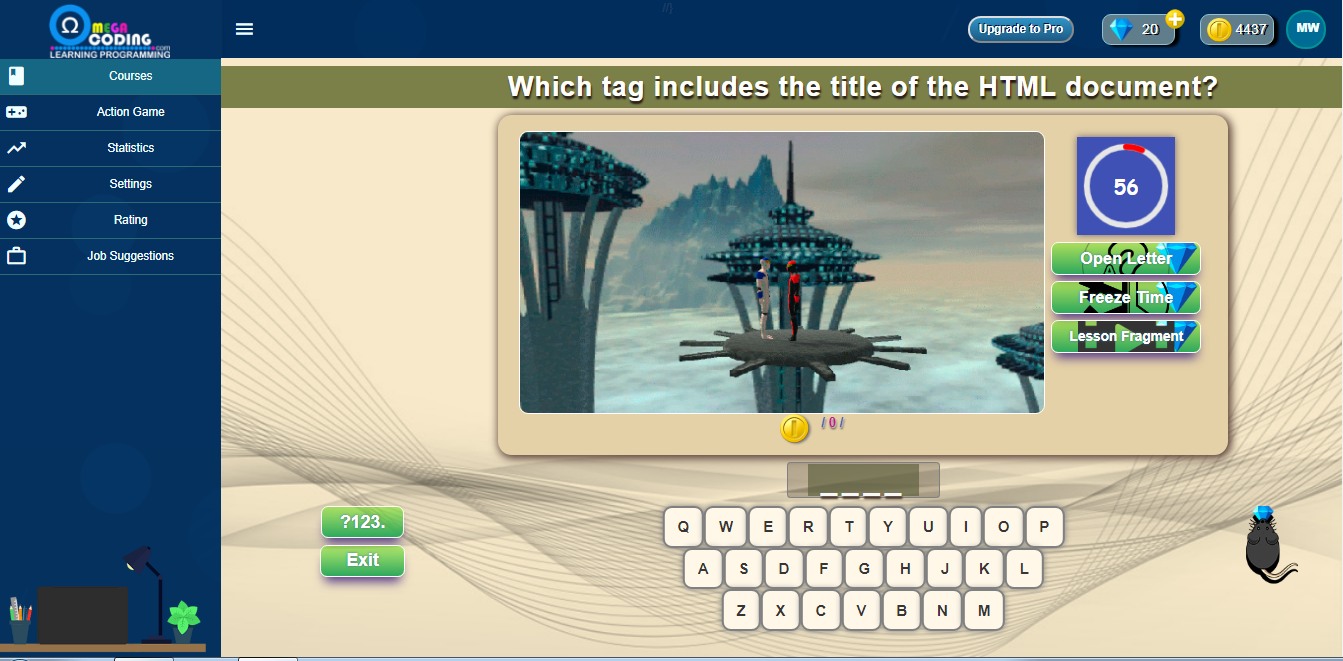The image size is (1343, 661).
Task: Use the Open Letter hint
Action: (x=1125, y=258)
